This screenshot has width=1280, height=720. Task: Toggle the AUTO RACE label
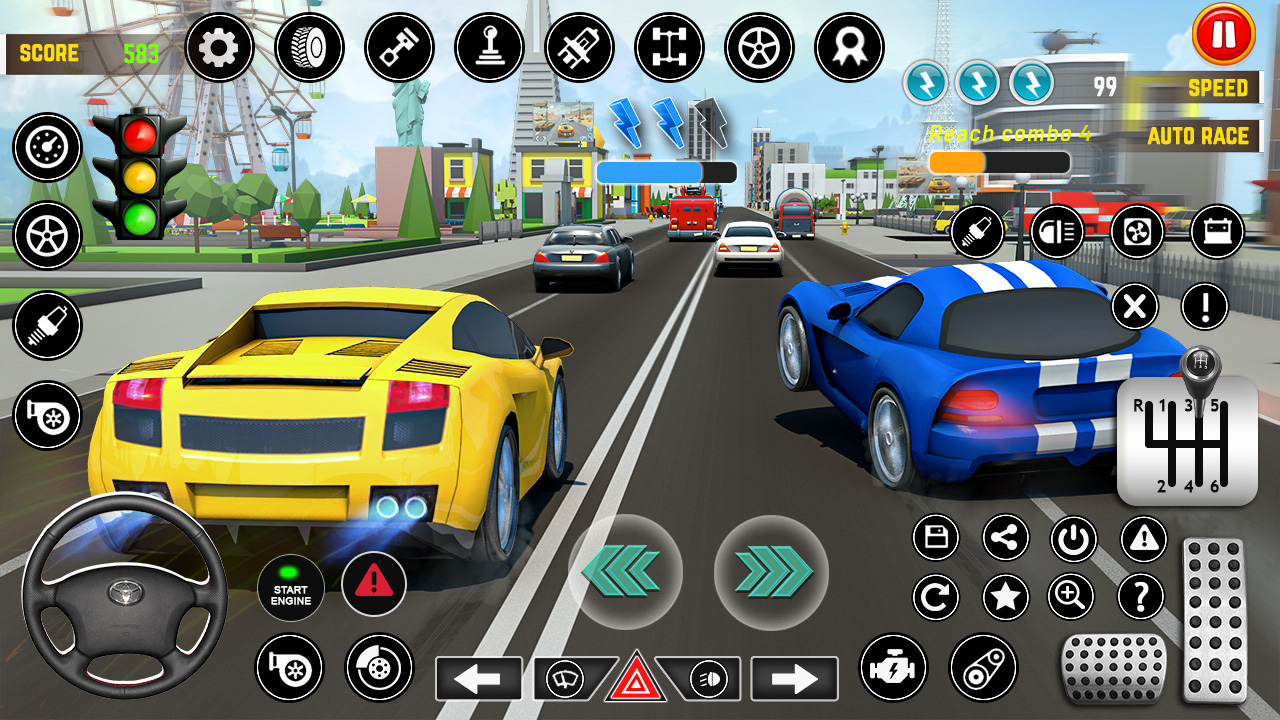tap(1197, 136)
